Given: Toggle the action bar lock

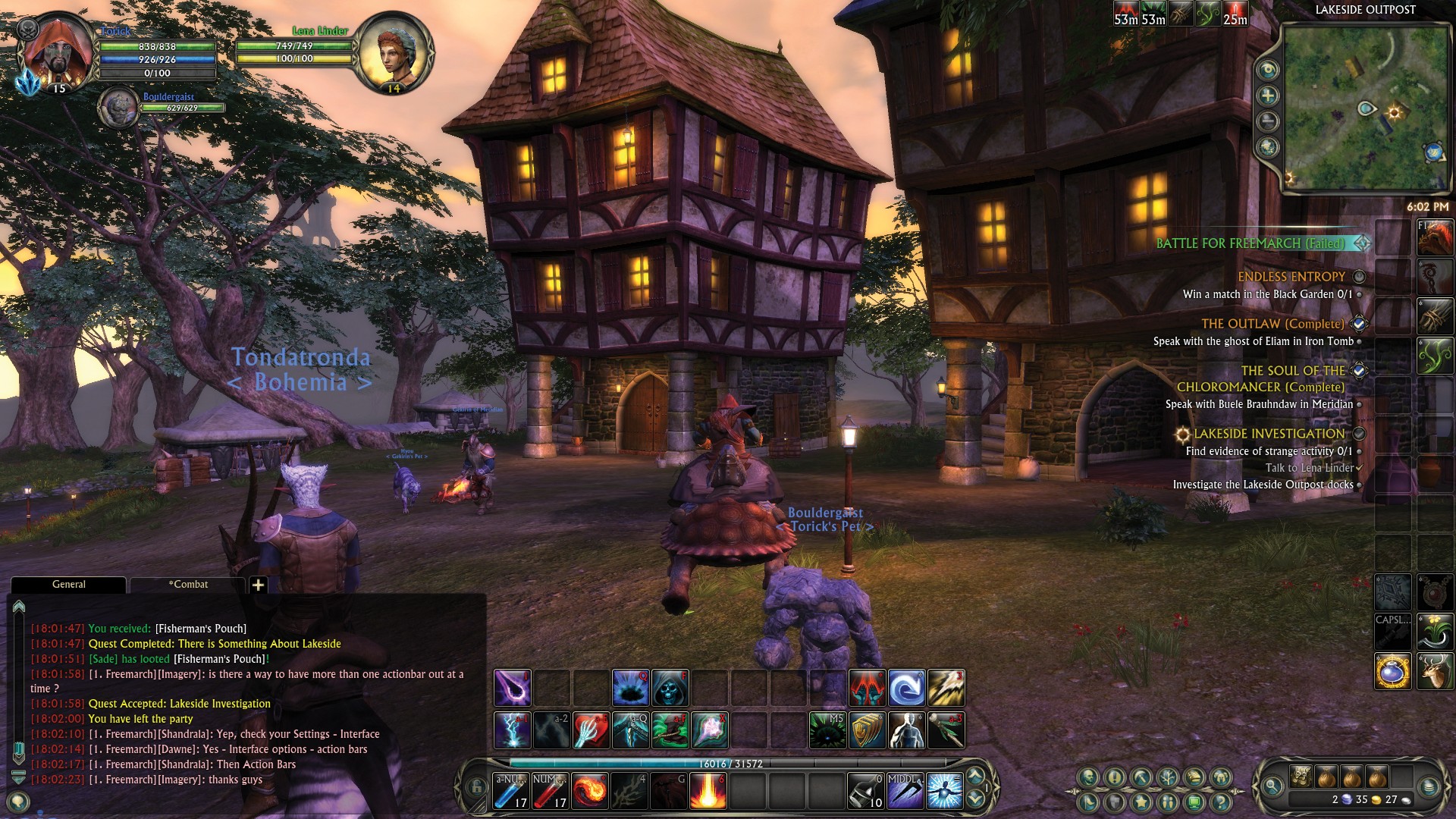Looking at the screenshot, I should click(476, 788).
